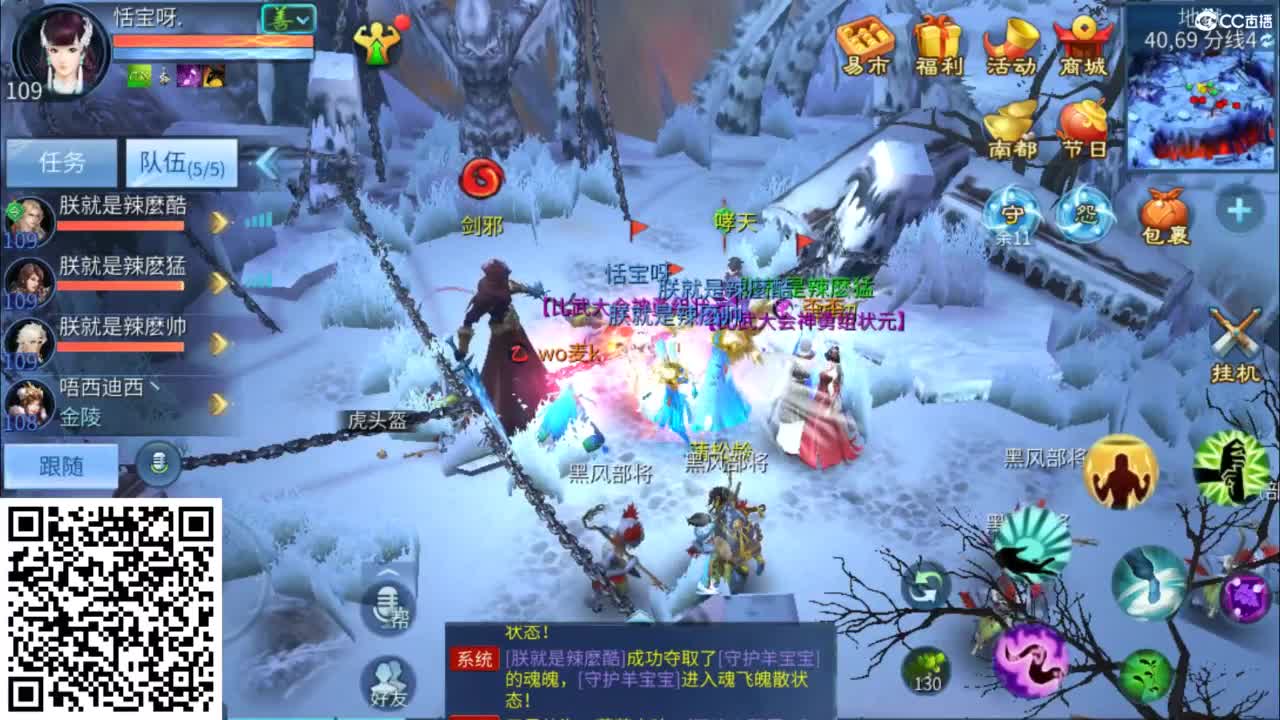This screenshot has width=1280, height=720.
Task: Select the 挂机 (auto-battle) crossed swords icon
Action: click(1236, 330)
